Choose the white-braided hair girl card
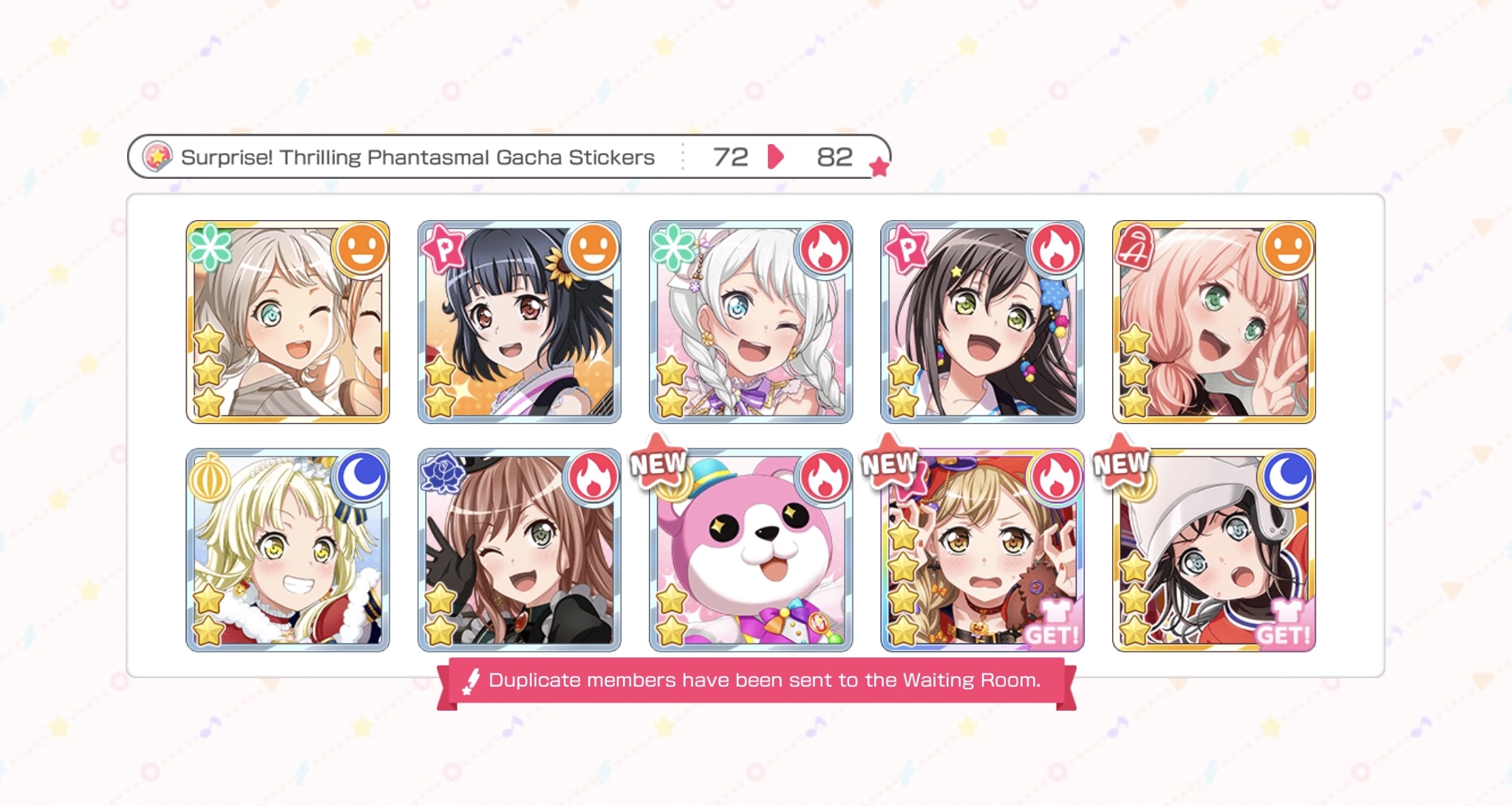 750,322
